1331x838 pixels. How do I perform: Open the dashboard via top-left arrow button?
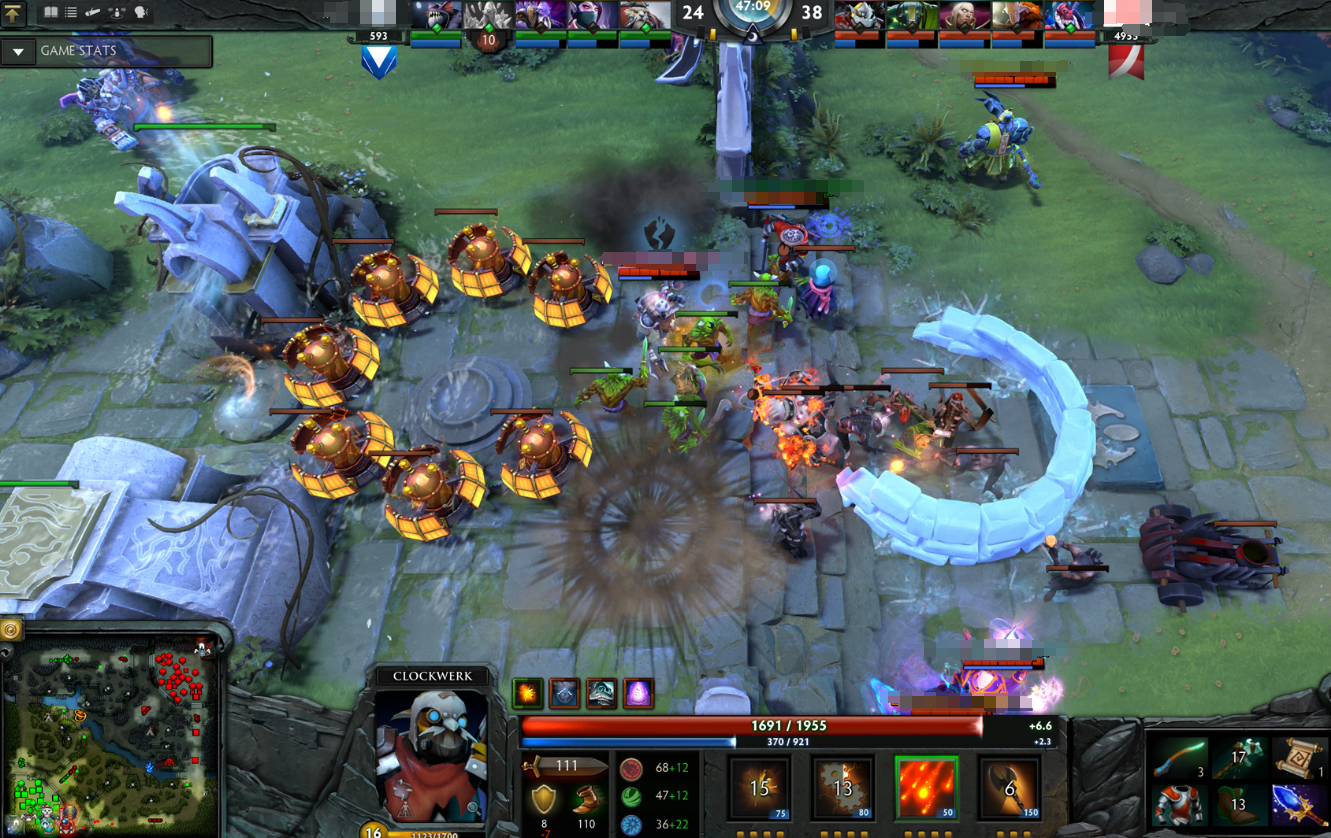[x=13, y=13]
